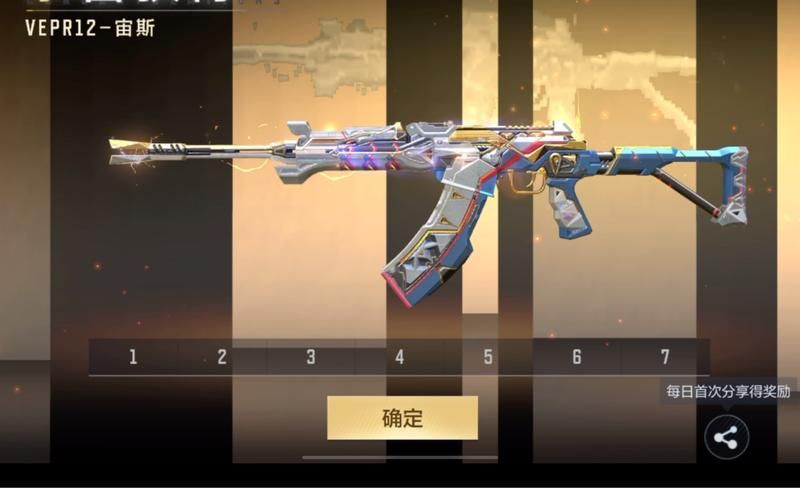Open the share icon button

click(x=727, y=437)
